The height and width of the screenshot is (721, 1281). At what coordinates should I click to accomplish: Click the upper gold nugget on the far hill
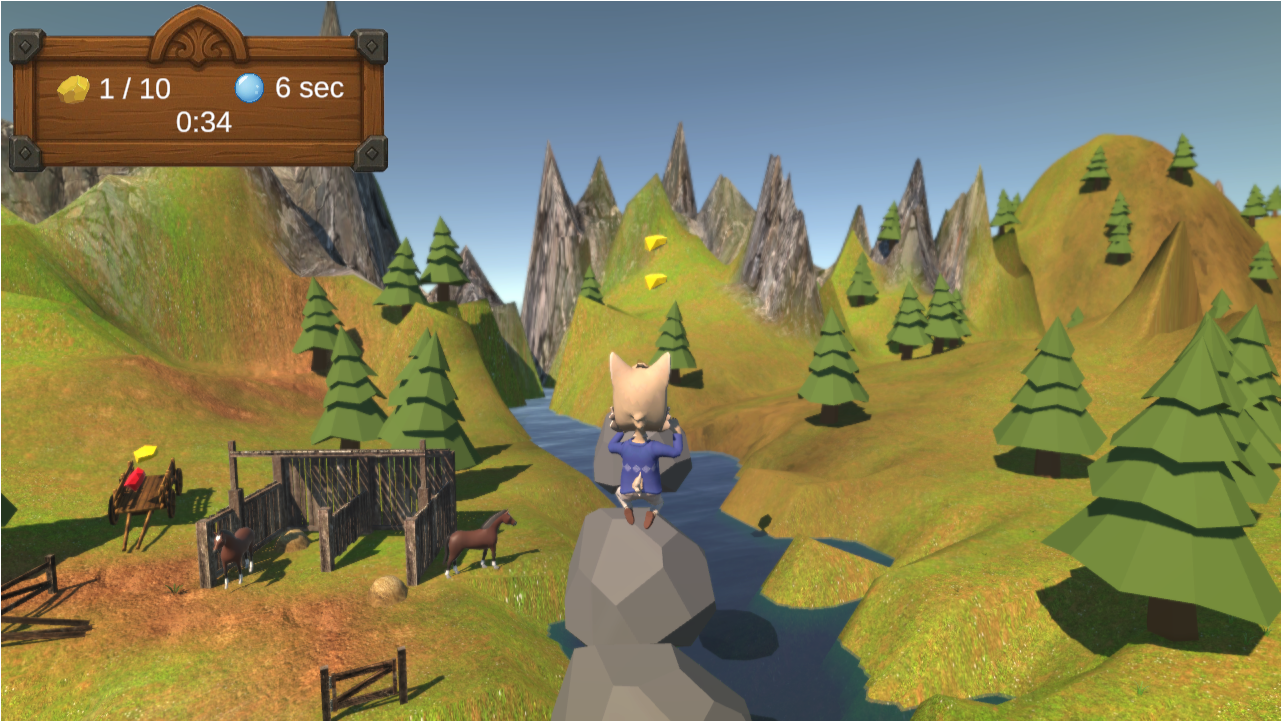[x=658, y=241]
